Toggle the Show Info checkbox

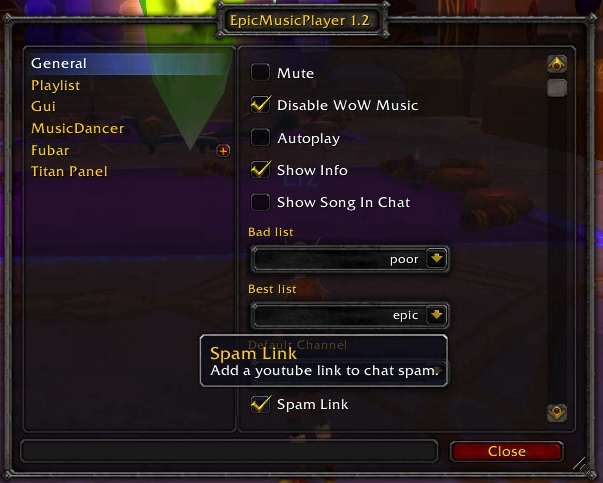(260, 170)
